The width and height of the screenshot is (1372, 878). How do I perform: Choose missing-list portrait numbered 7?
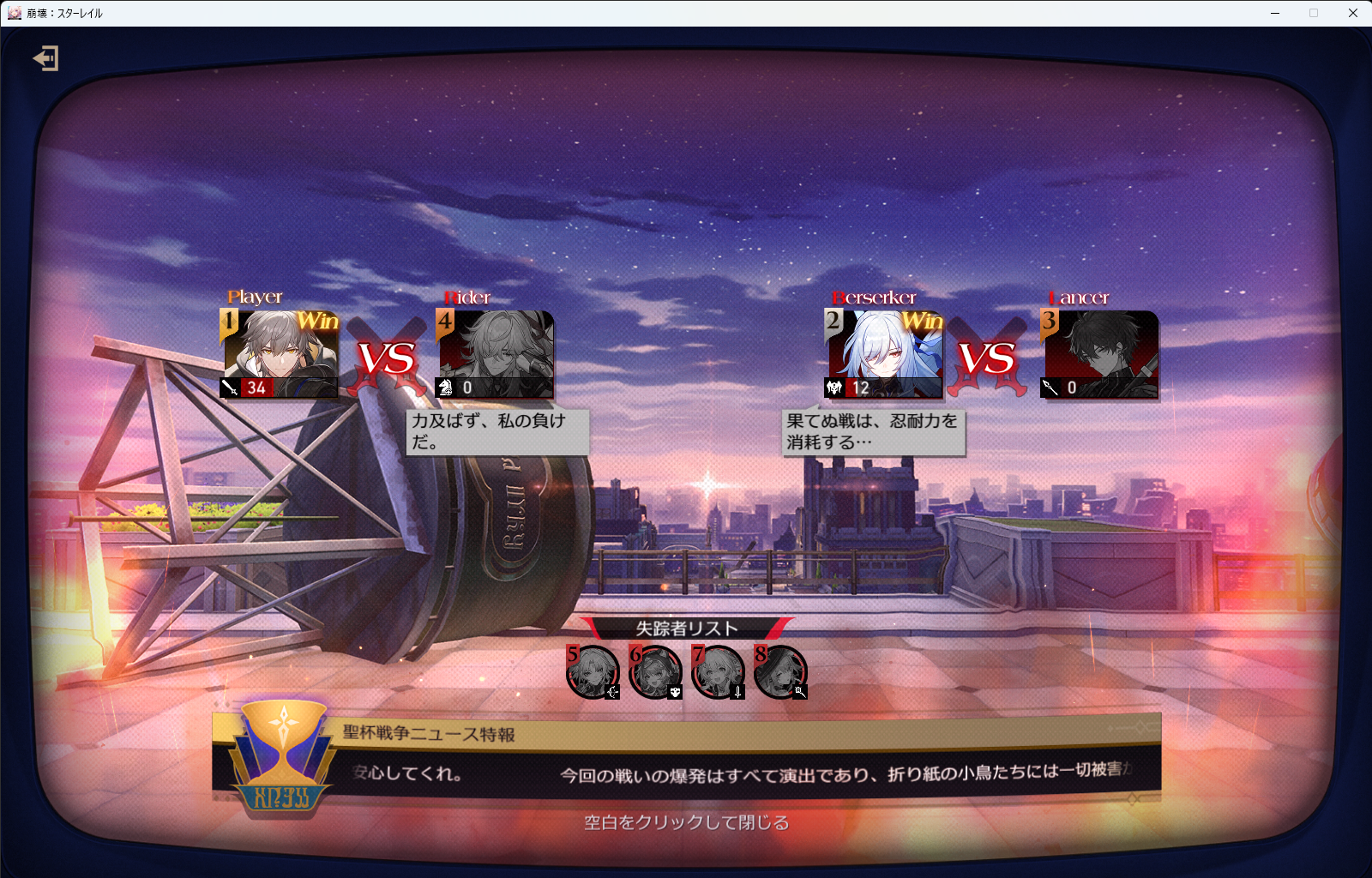pyautogui.click(x=718, y=671)
